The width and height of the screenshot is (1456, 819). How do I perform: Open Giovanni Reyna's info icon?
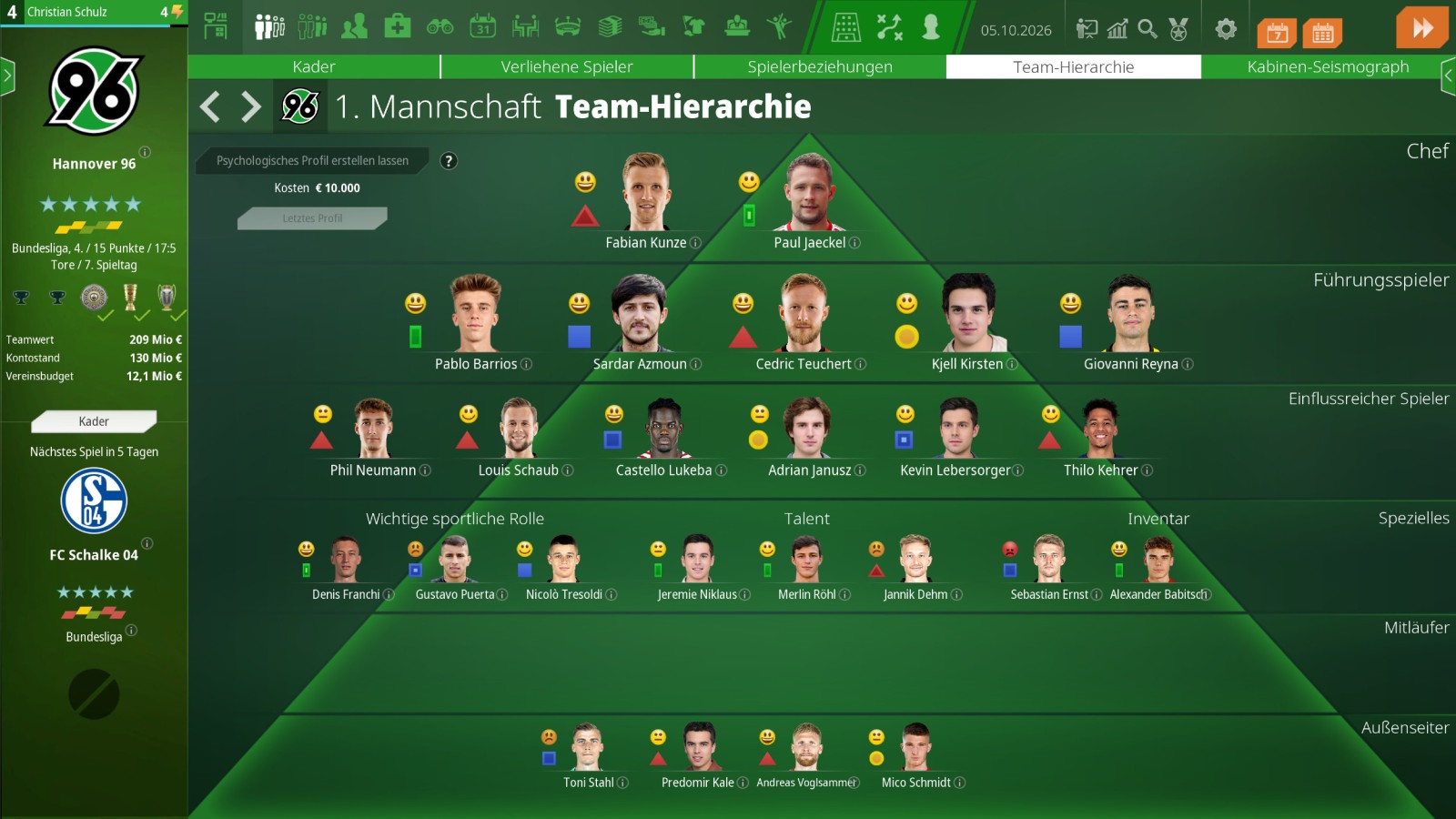pyautogui.click(x=1188, y=365)
